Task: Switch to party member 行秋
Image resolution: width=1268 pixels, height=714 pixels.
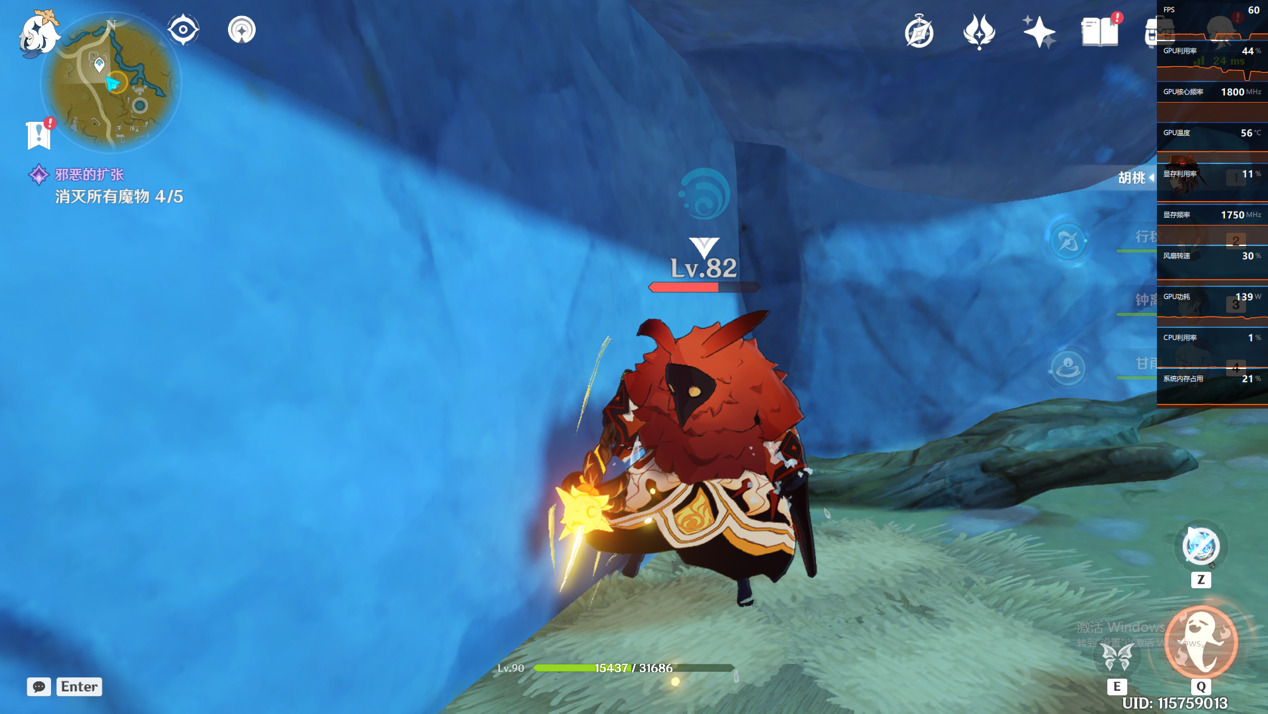Action: click(x=1146, y=238)
